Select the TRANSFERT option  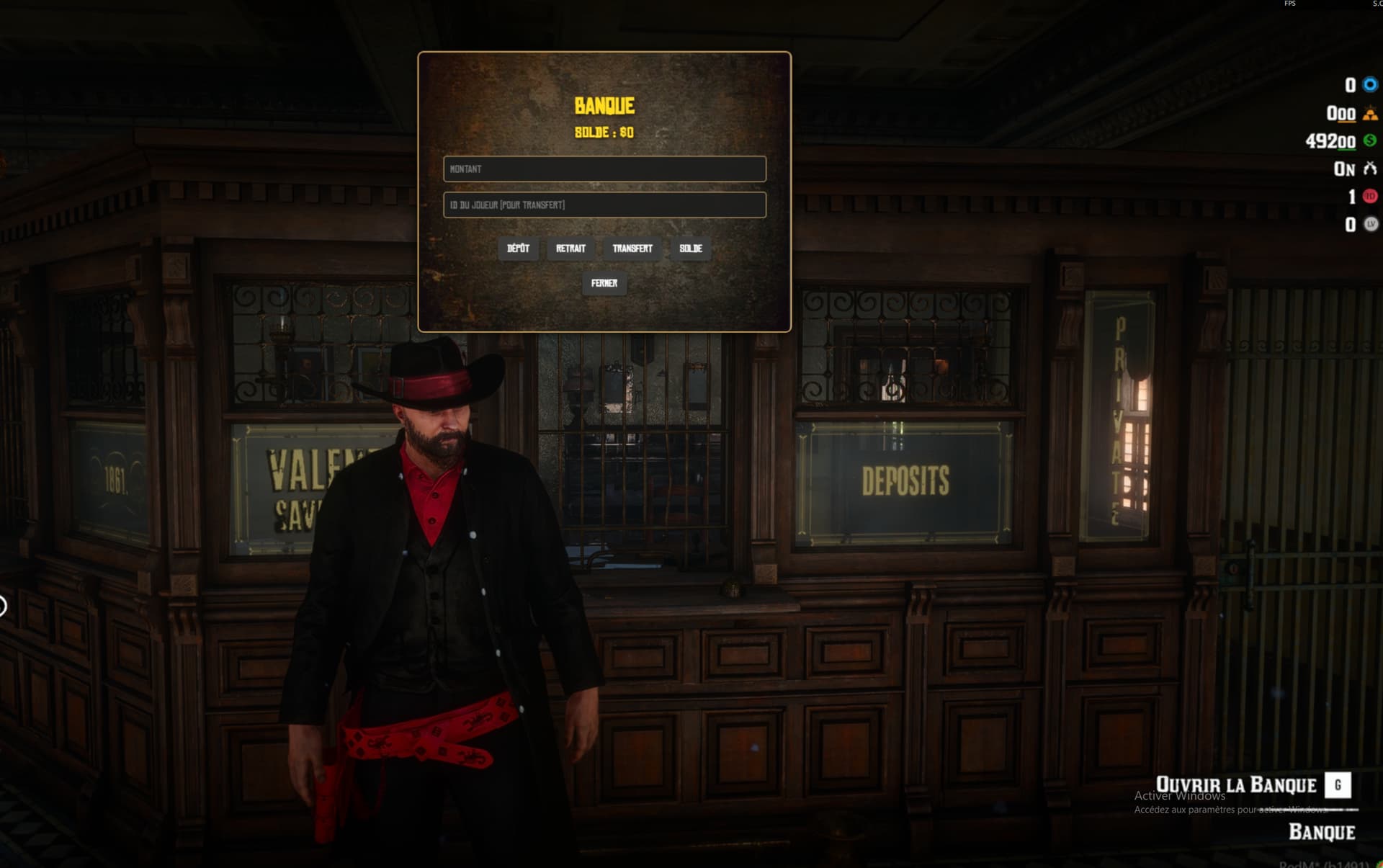tap(632, 249)
